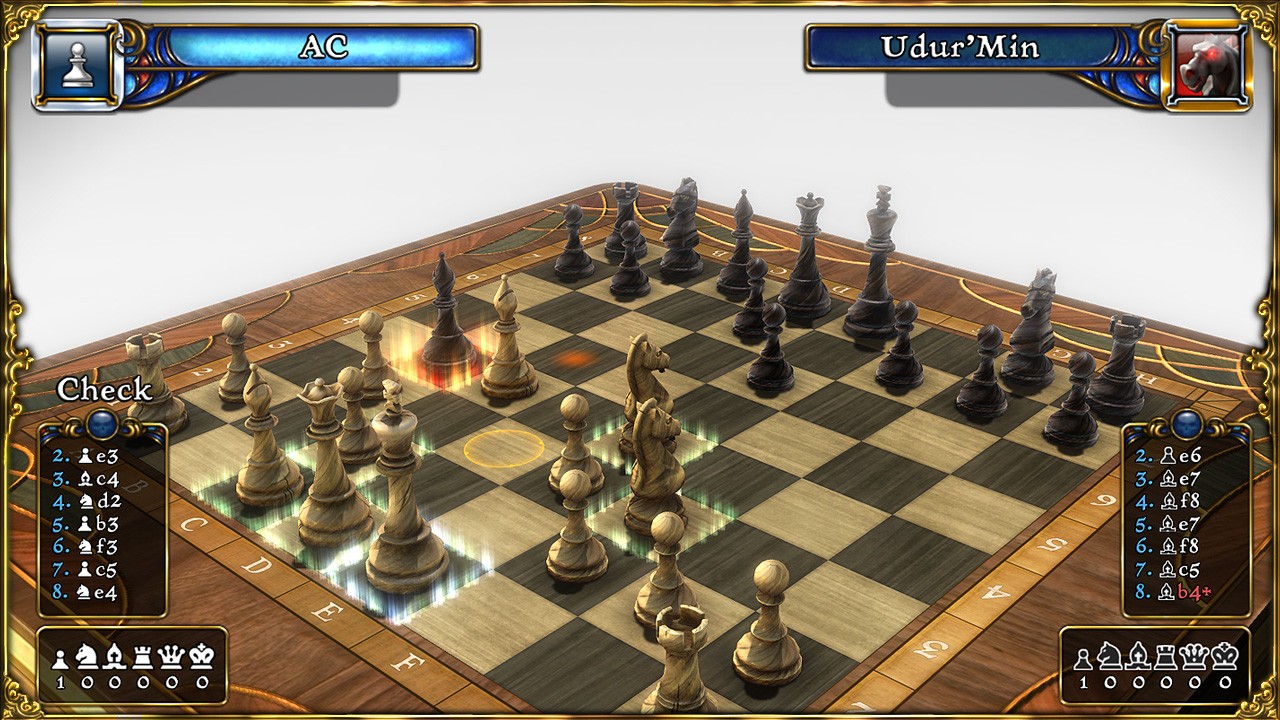Select the Udur'Min name banner
Image resolution: width=1280 pixels, height=720 pixels.
point(959,47)
